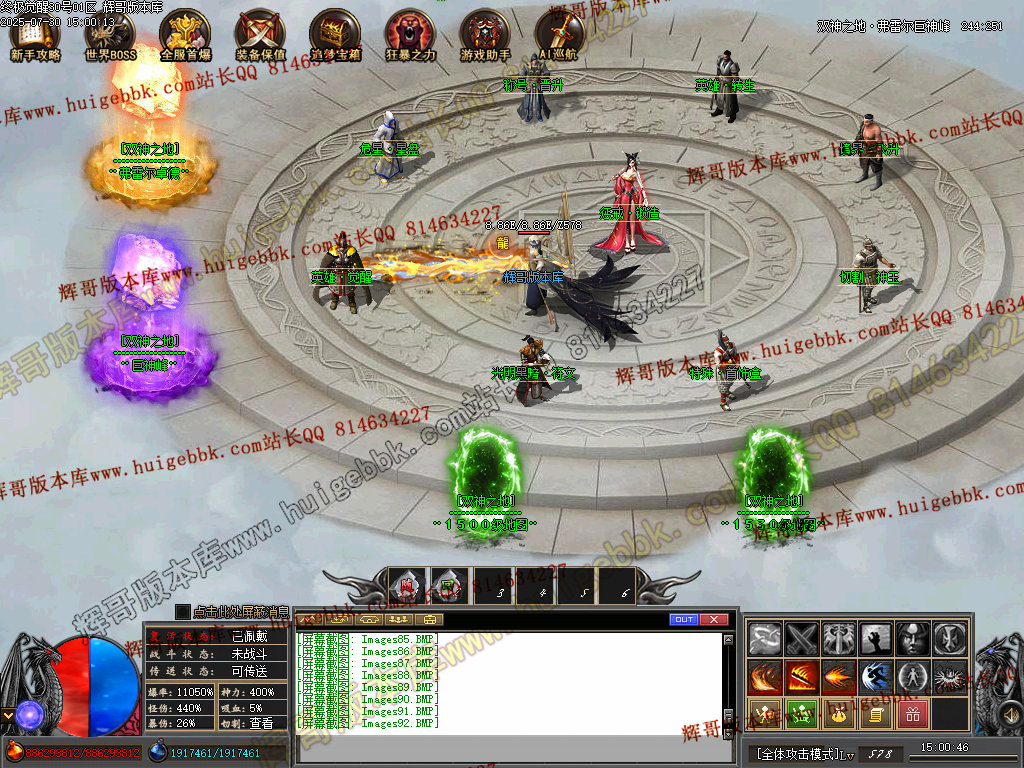Switch the 全体攻击模式 attack mode

tap(800, 753)
